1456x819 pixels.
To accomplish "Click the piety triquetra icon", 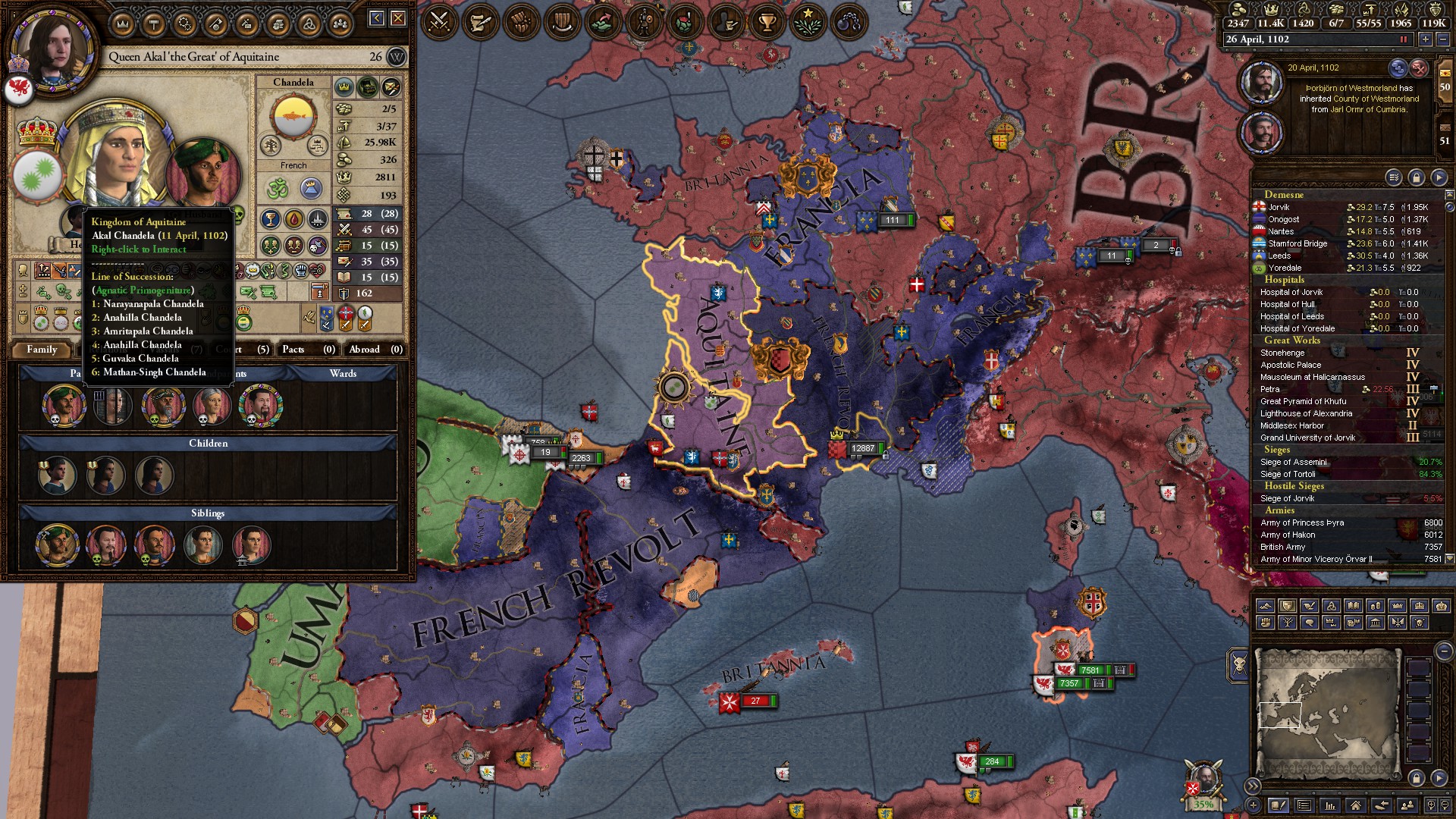I will [1304, 11].
